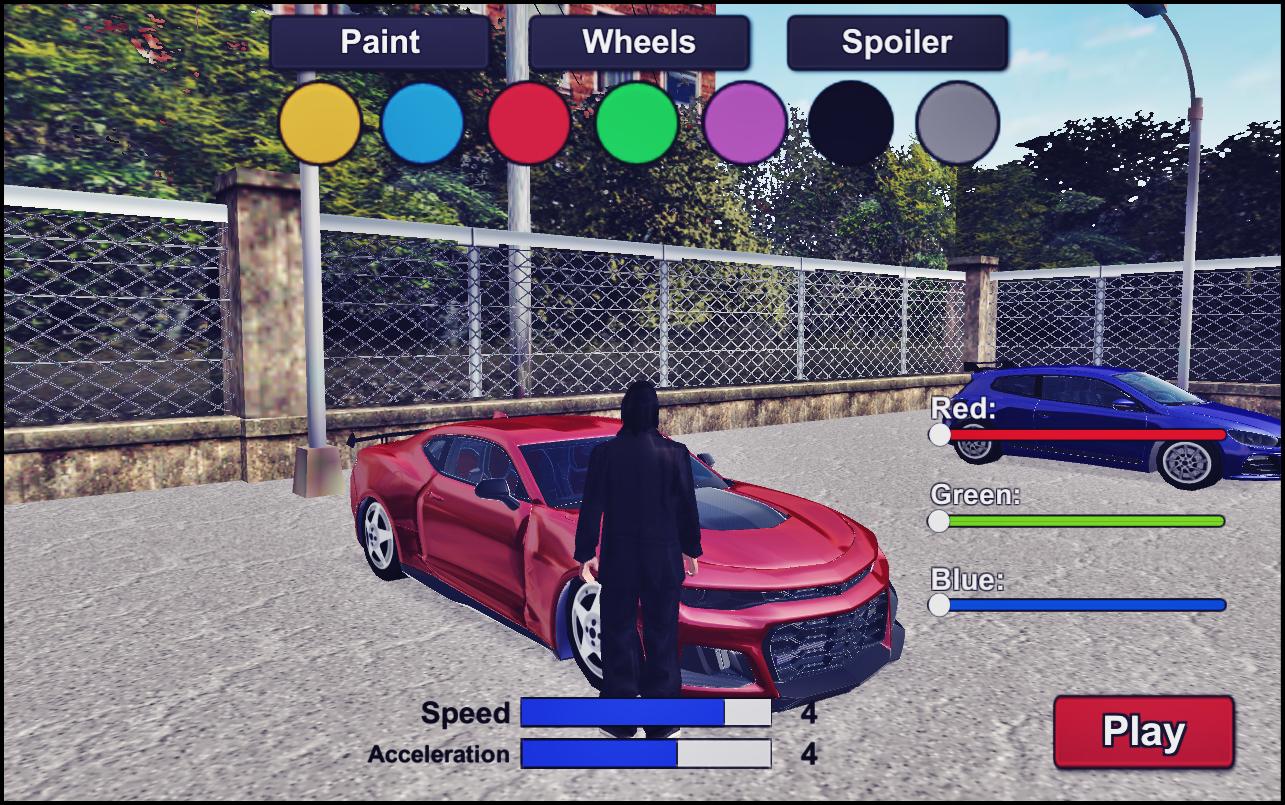This screenshot has height=805, width=1285.
Task: Click the Blue color slider handle
Action: point(939,605)
